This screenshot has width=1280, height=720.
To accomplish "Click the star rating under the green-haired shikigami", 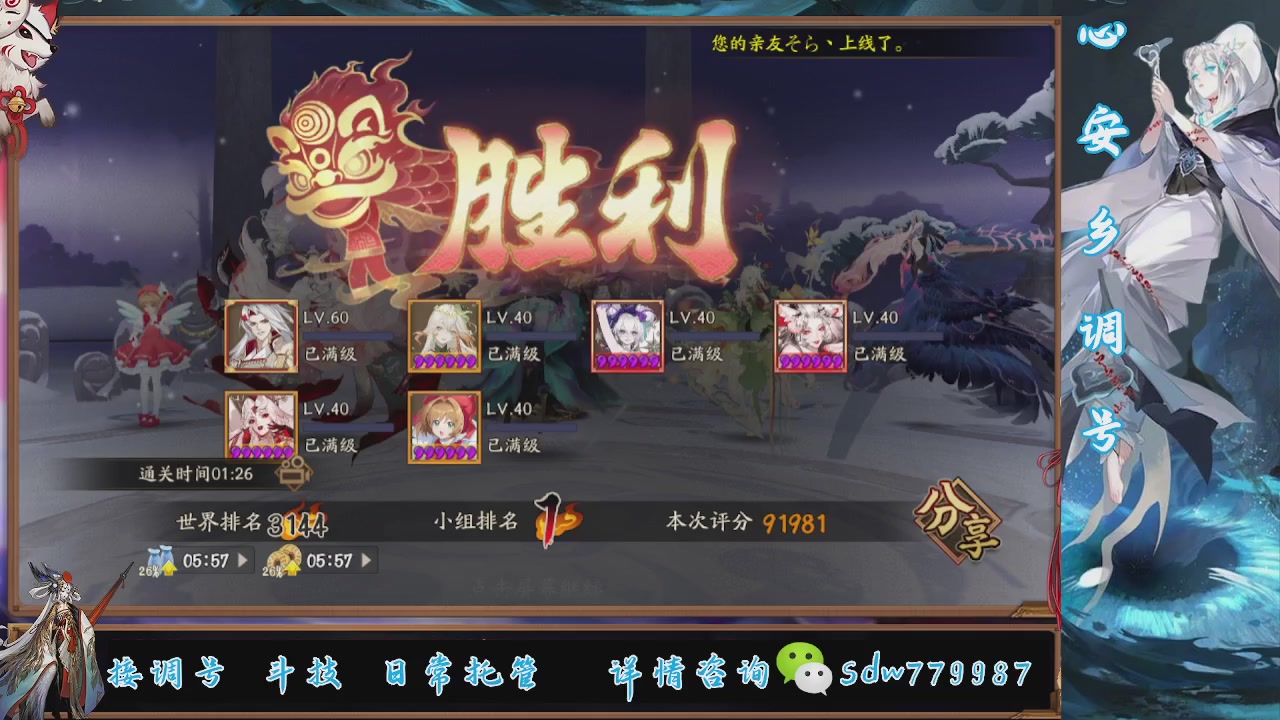I will 443,359.
